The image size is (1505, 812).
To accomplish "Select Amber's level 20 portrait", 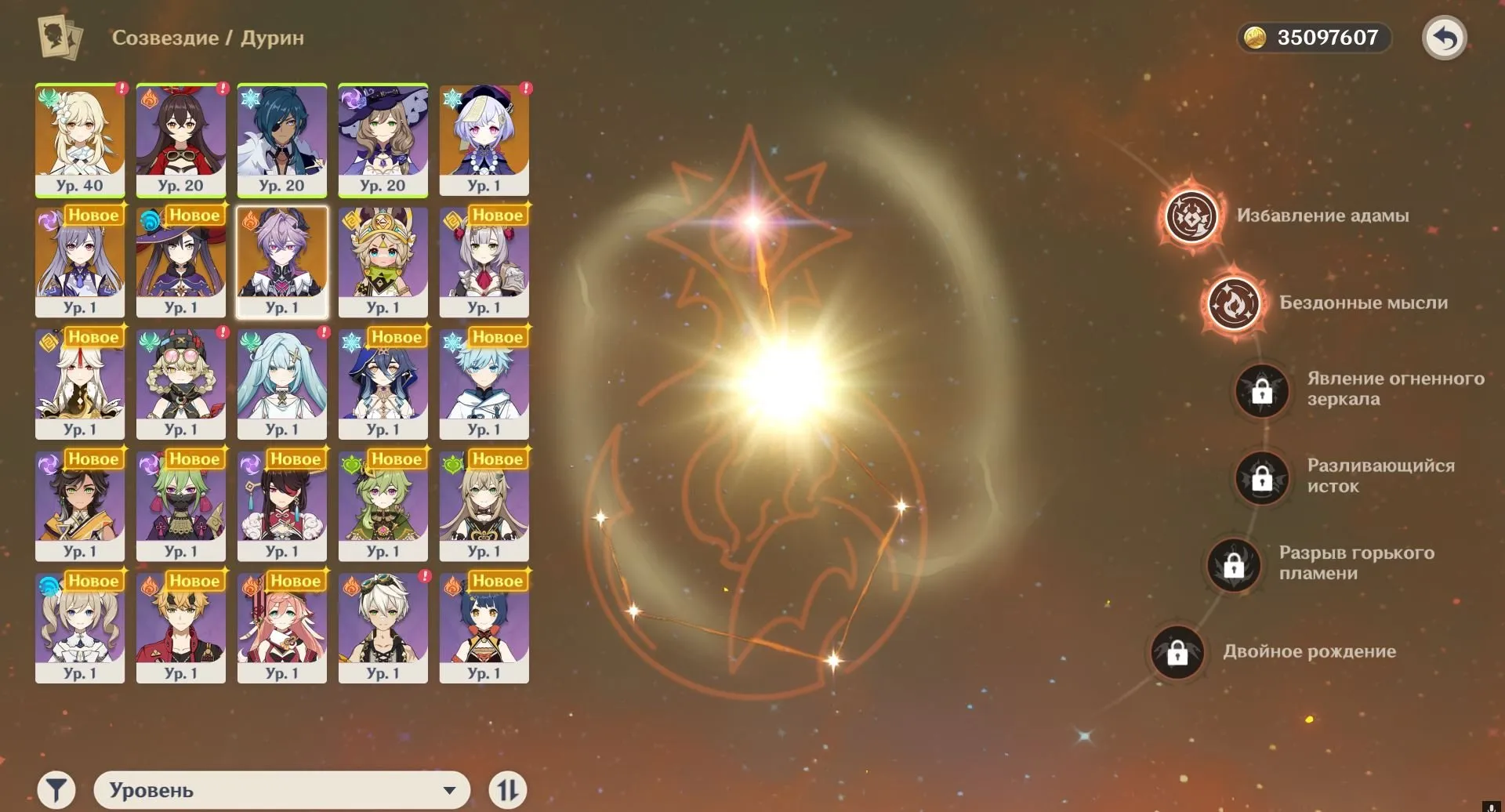I will tap(180, 140).
